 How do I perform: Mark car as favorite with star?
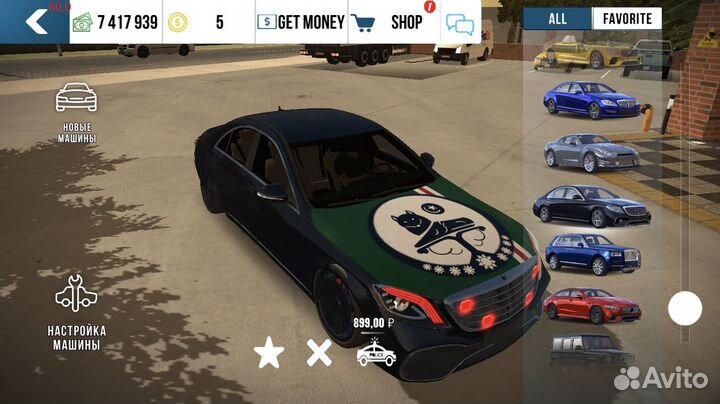click(267, 352)
